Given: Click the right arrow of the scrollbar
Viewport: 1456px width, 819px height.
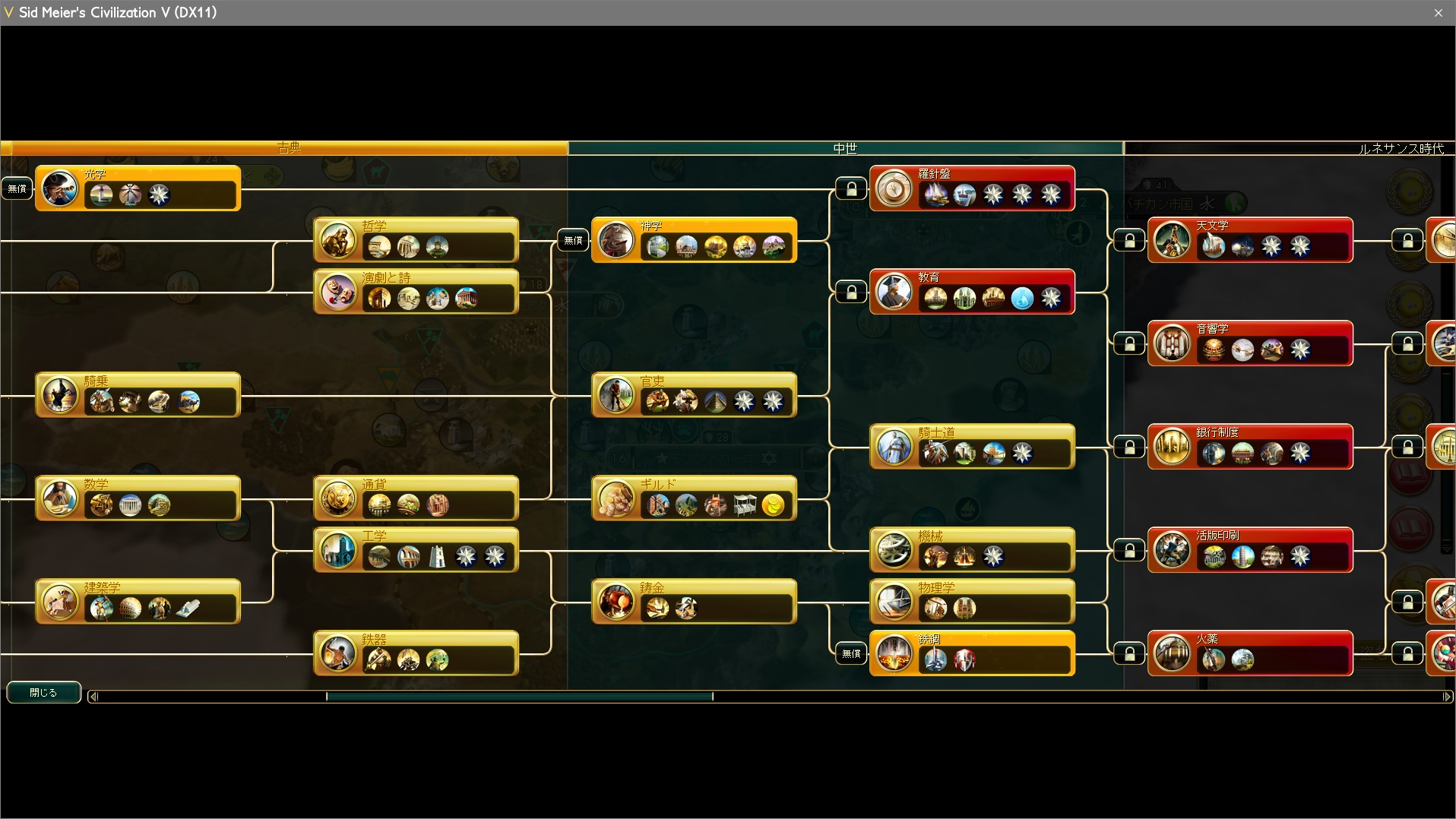Looking at the screenshot, I should pyautogui.click(x=1447, y=696).
